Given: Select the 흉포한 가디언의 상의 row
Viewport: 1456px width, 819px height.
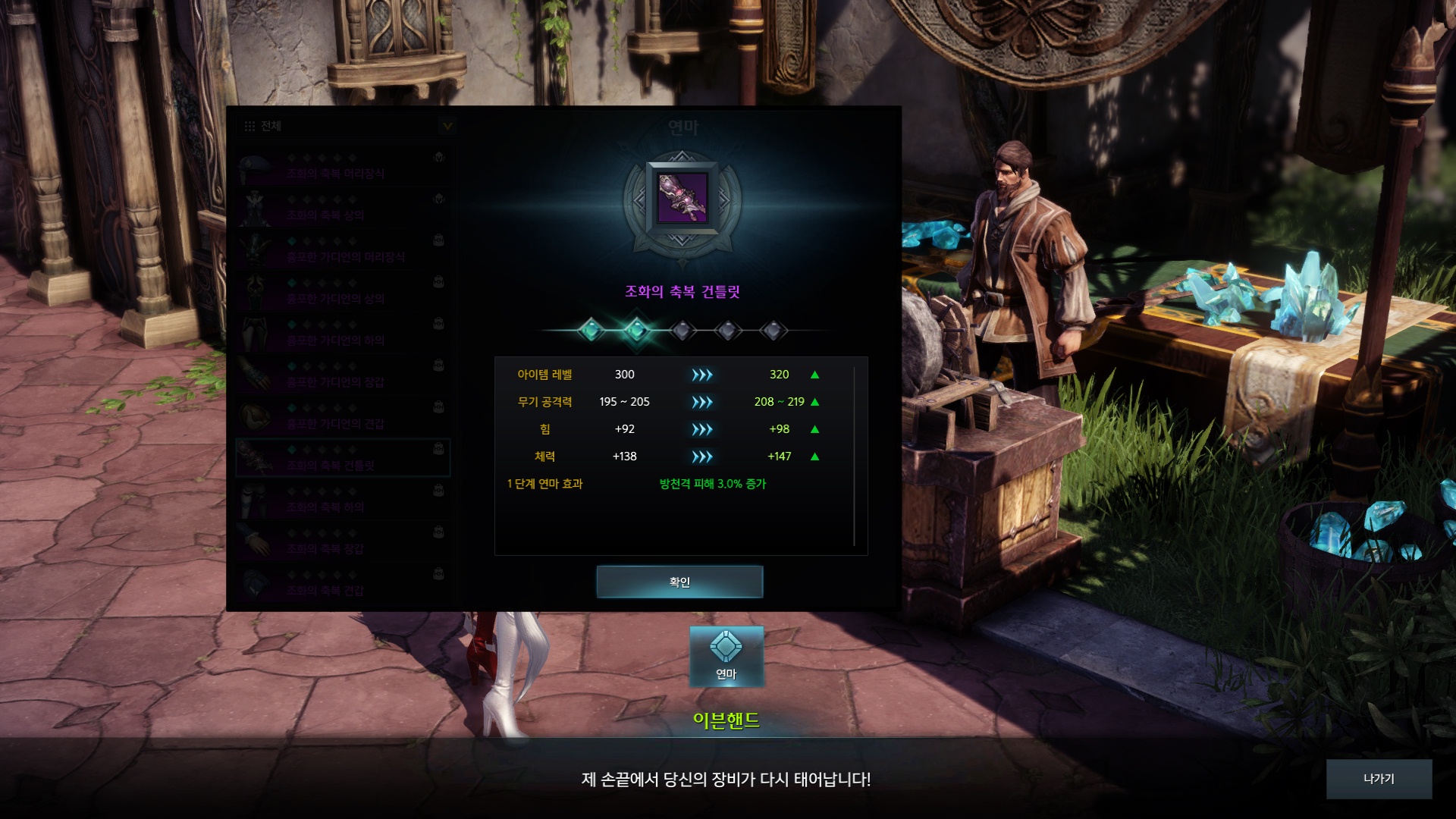Looking at the screenshot, I should point(343,293).
